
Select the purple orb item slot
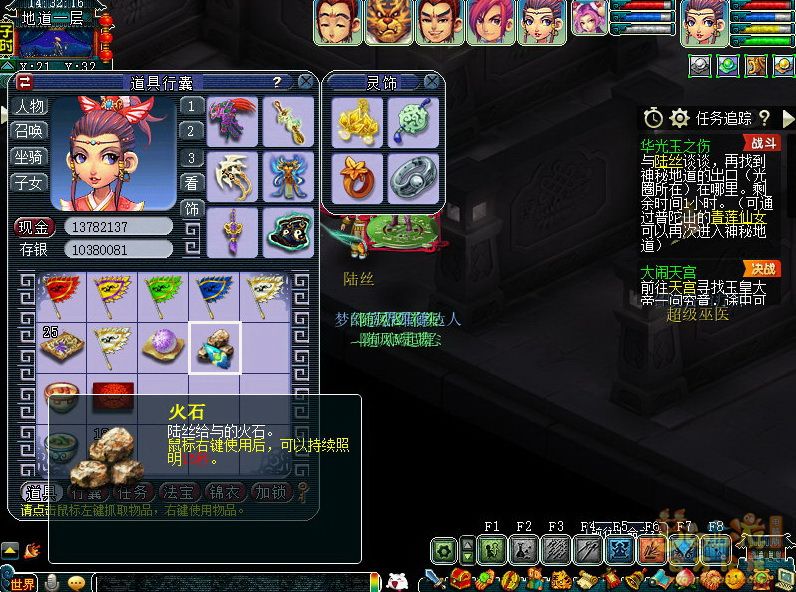pyautogui.click(x=163, y=345)
